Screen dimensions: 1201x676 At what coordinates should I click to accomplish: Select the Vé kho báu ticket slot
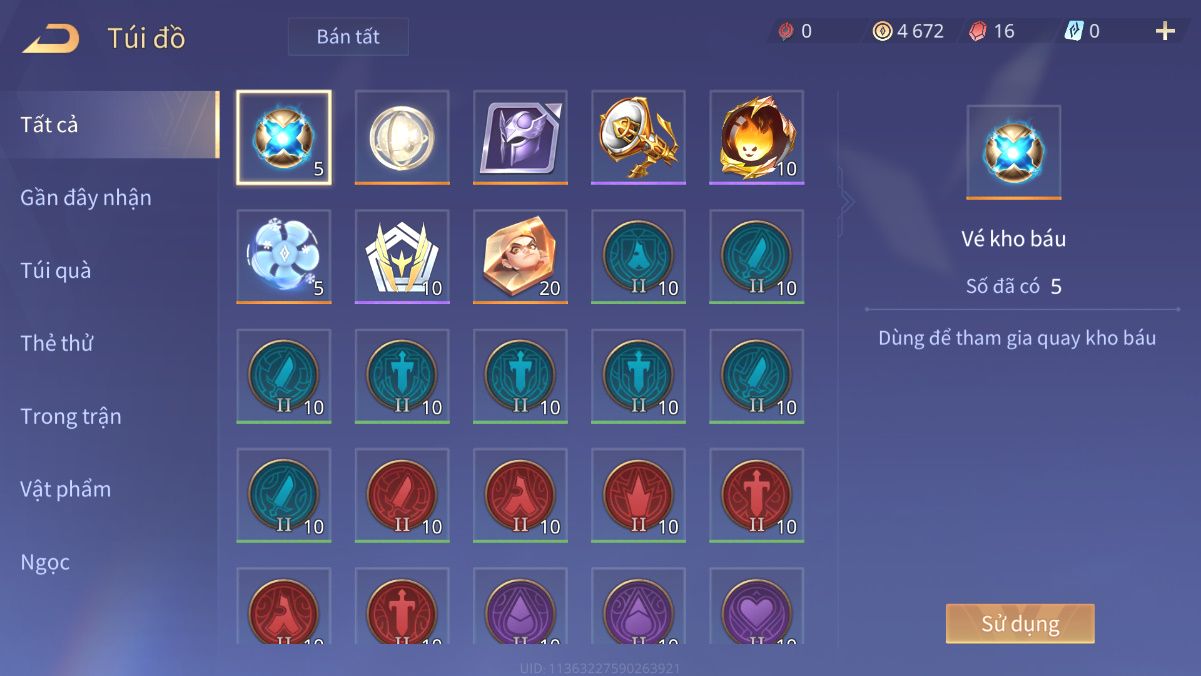pos(284,137)
